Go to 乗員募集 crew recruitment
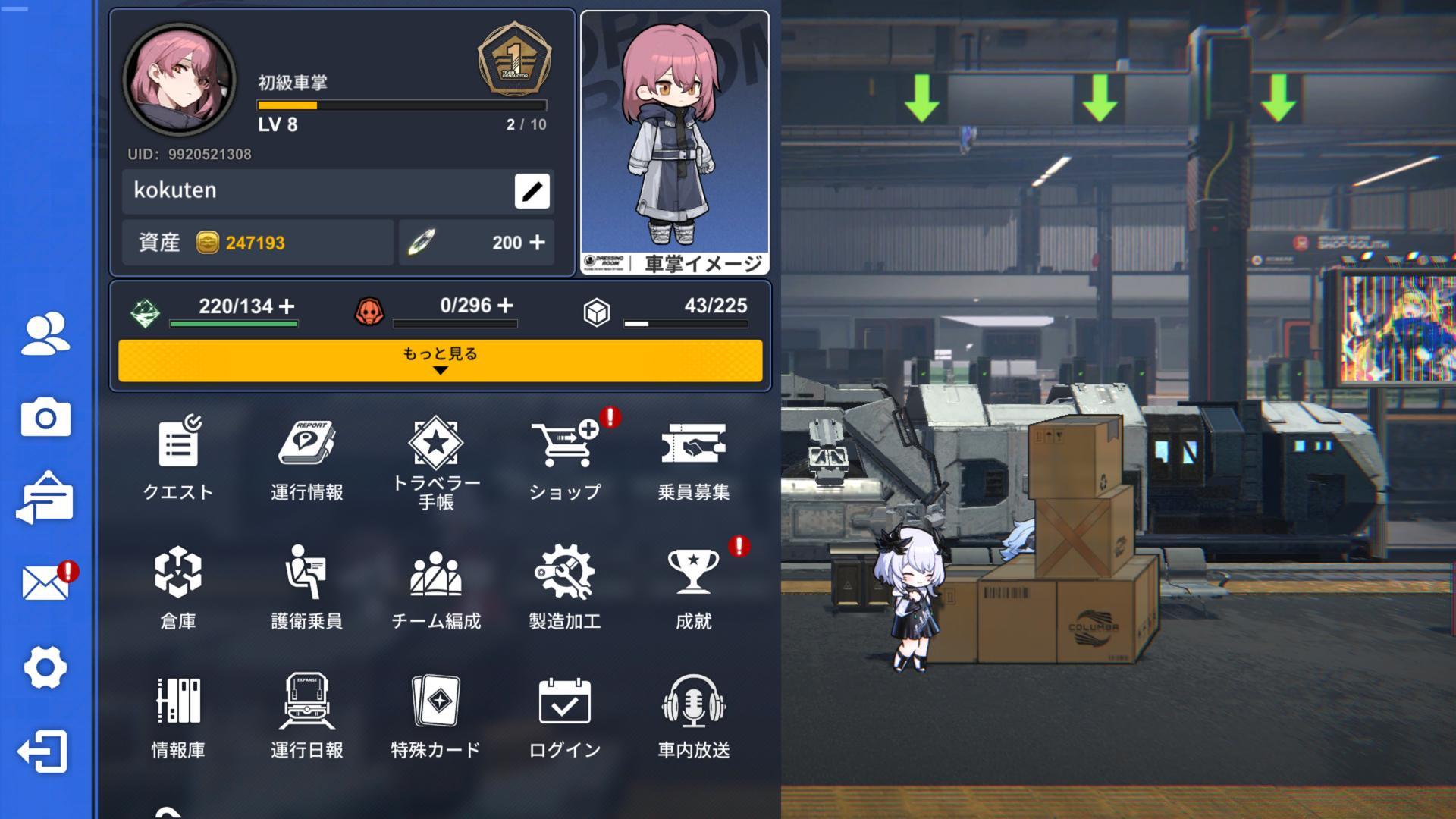This screenshot has width=1456, height=819. 693,457
